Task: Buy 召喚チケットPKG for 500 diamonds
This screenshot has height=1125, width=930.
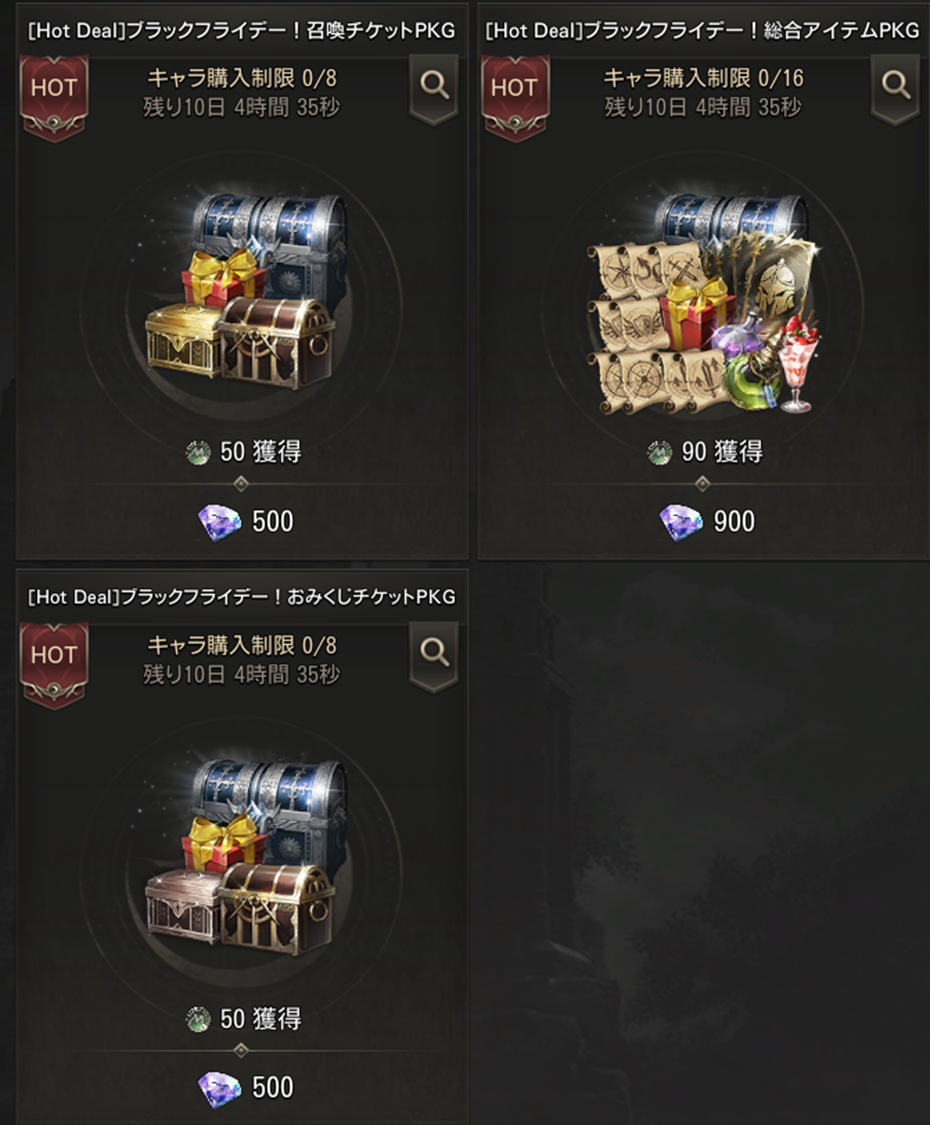Action: click(243, 521)
